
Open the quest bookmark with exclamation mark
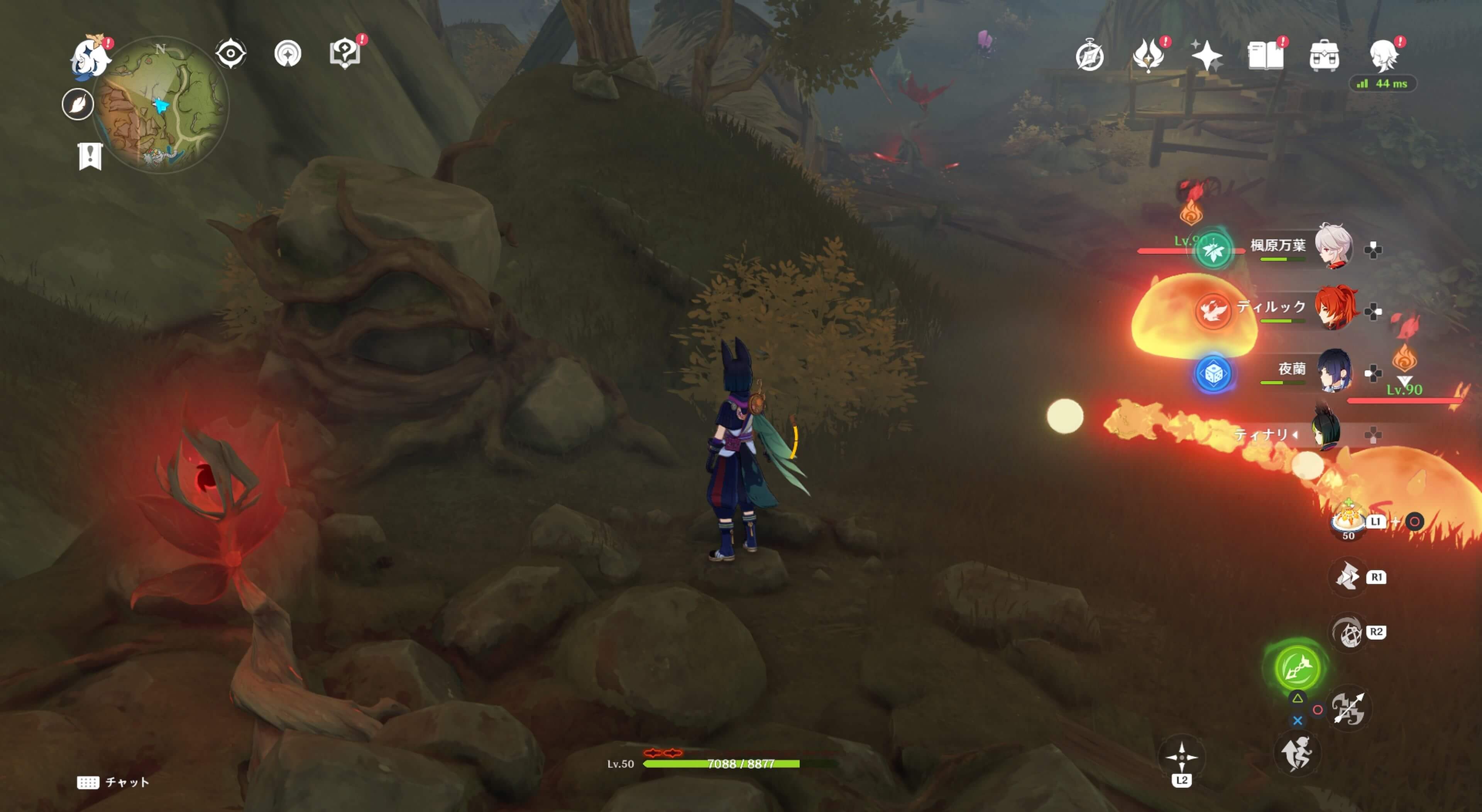[90, 156]
